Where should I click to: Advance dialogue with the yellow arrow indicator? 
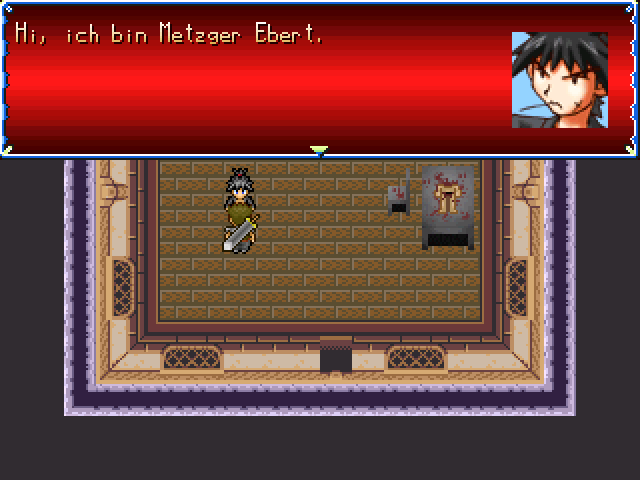(319, 150)
